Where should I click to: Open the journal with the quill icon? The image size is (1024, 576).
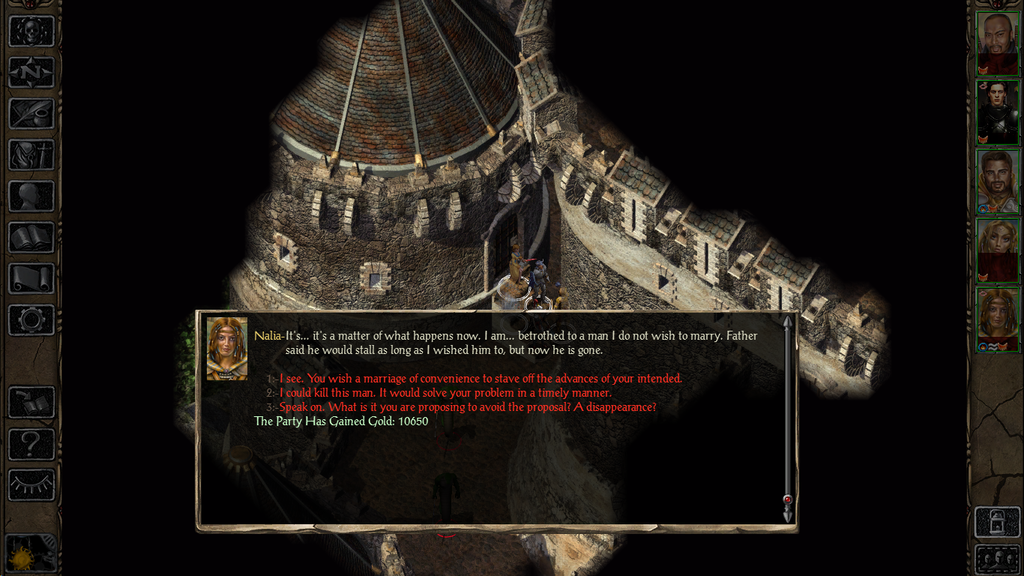(31, 113)
